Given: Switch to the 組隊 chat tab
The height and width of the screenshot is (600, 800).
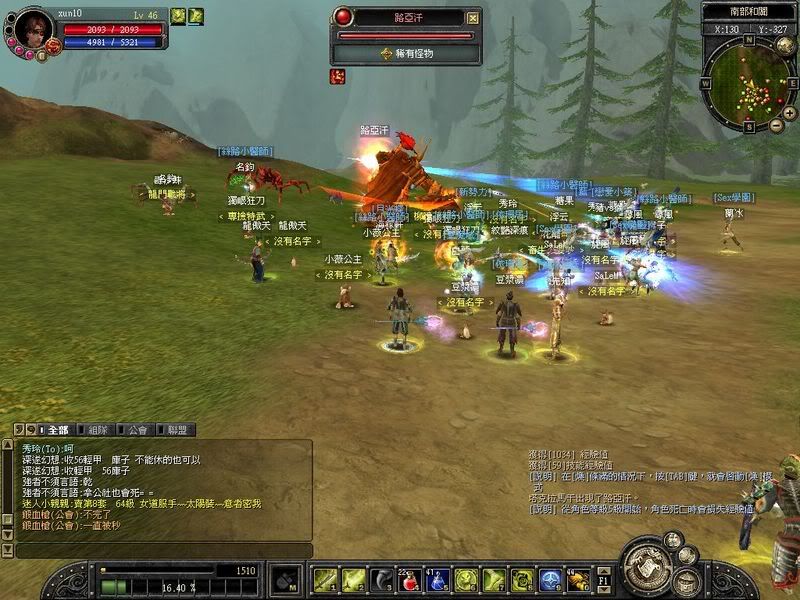Looking at the screenshot, I should click(x=97, y=430).
